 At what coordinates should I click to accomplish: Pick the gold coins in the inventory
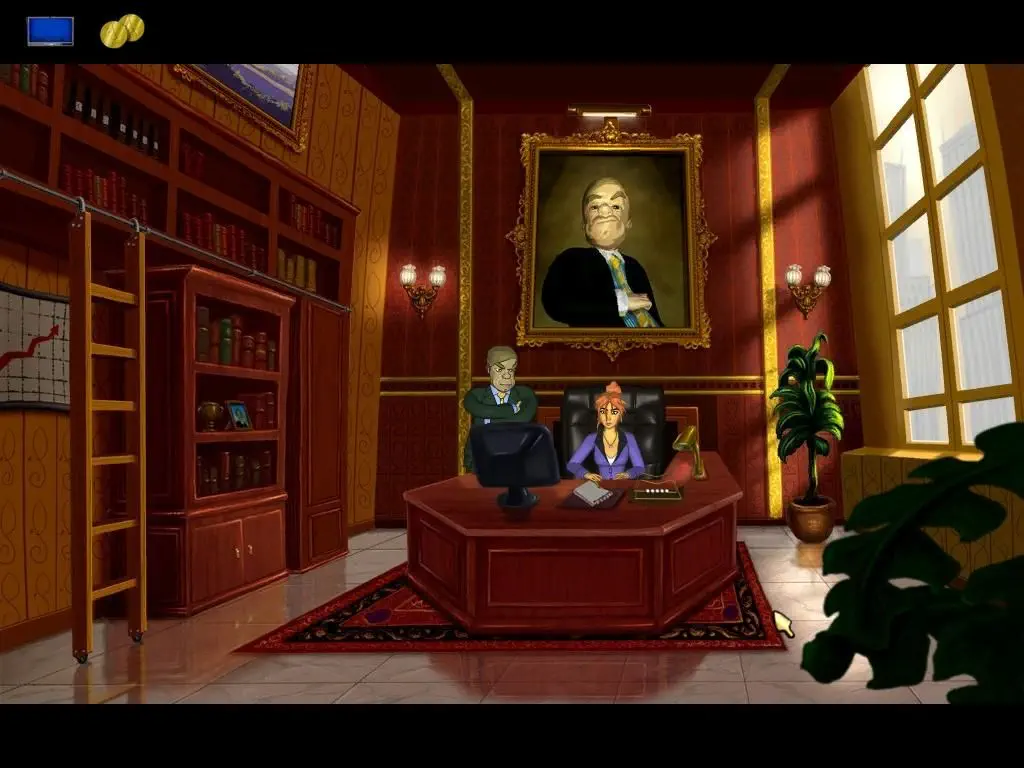click(x=122, y=31)
